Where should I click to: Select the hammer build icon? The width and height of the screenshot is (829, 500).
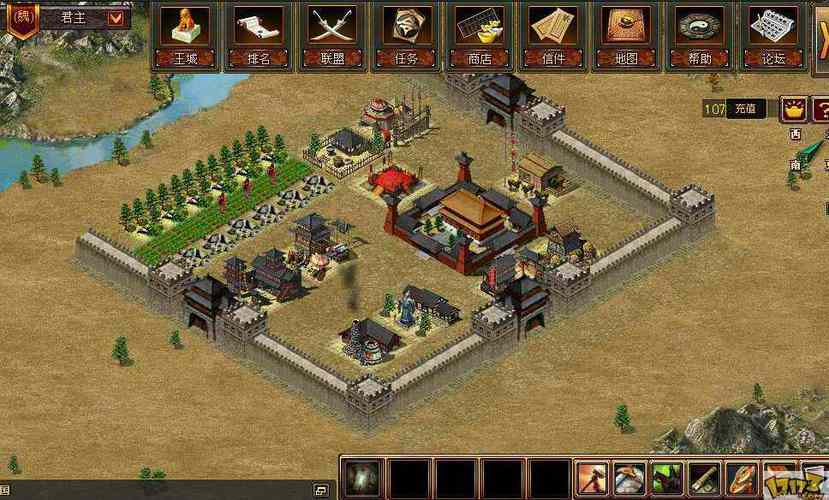pos(591,479)
